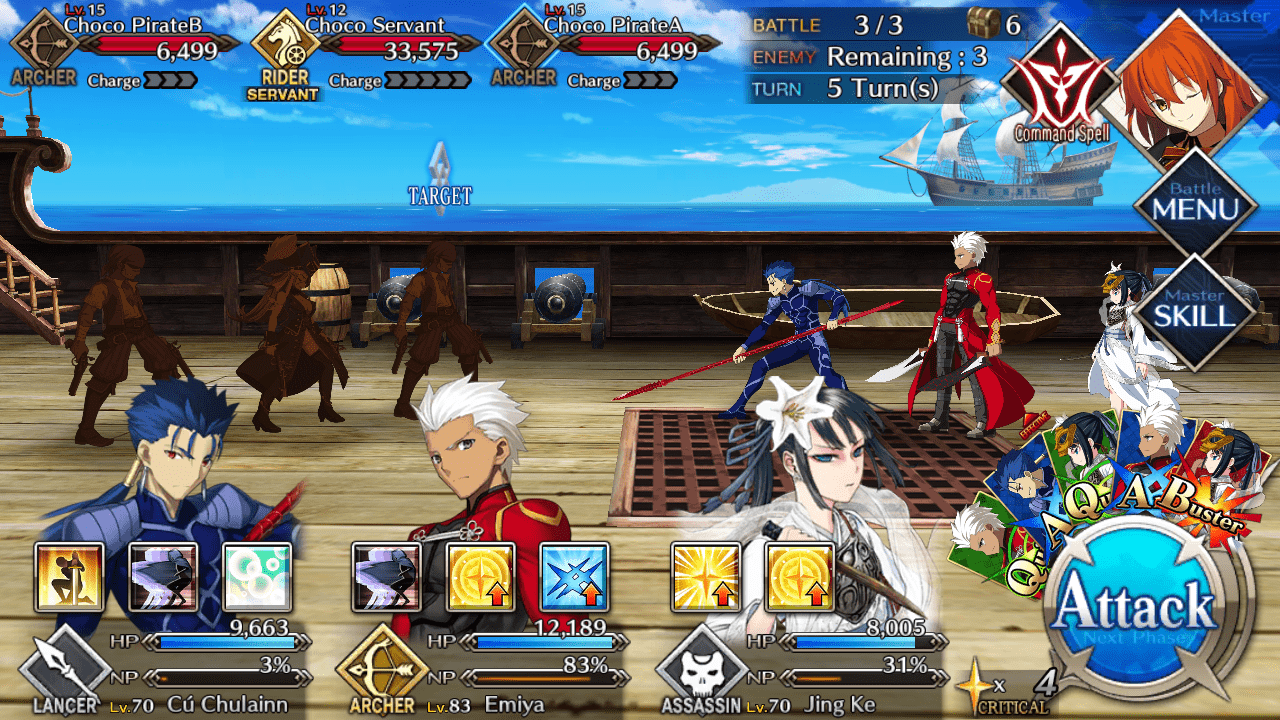
Task: Use Jing Ke's gold target-up skill
Action: click(x=799, y=577)
